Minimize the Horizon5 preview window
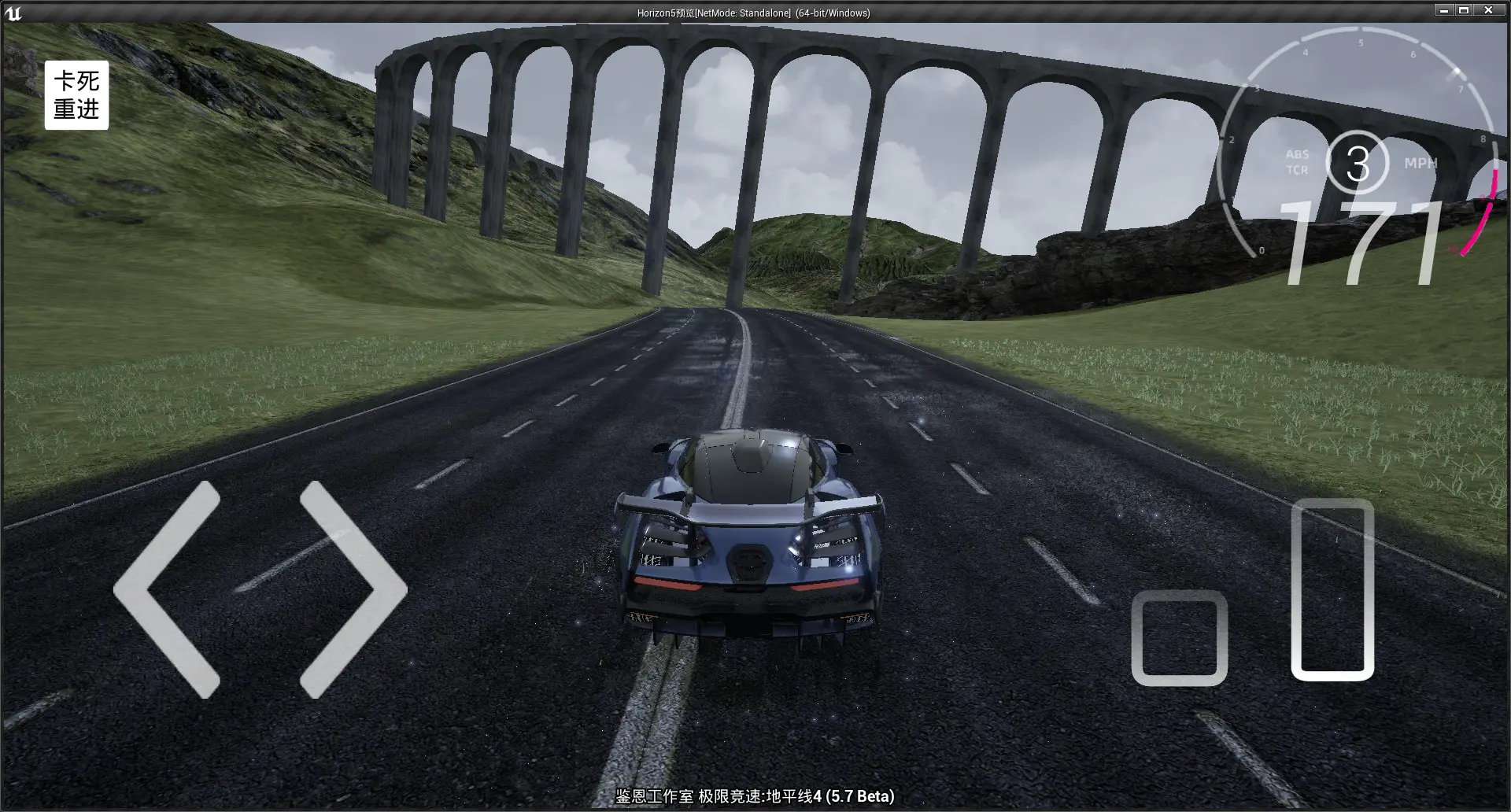 pyautogui.click(x=1444, y=11)
